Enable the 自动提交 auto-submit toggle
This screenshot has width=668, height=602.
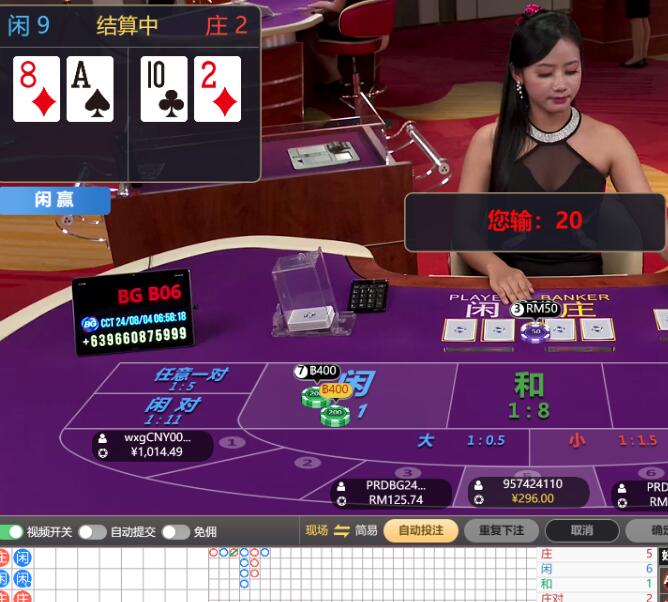click(92, 532)
